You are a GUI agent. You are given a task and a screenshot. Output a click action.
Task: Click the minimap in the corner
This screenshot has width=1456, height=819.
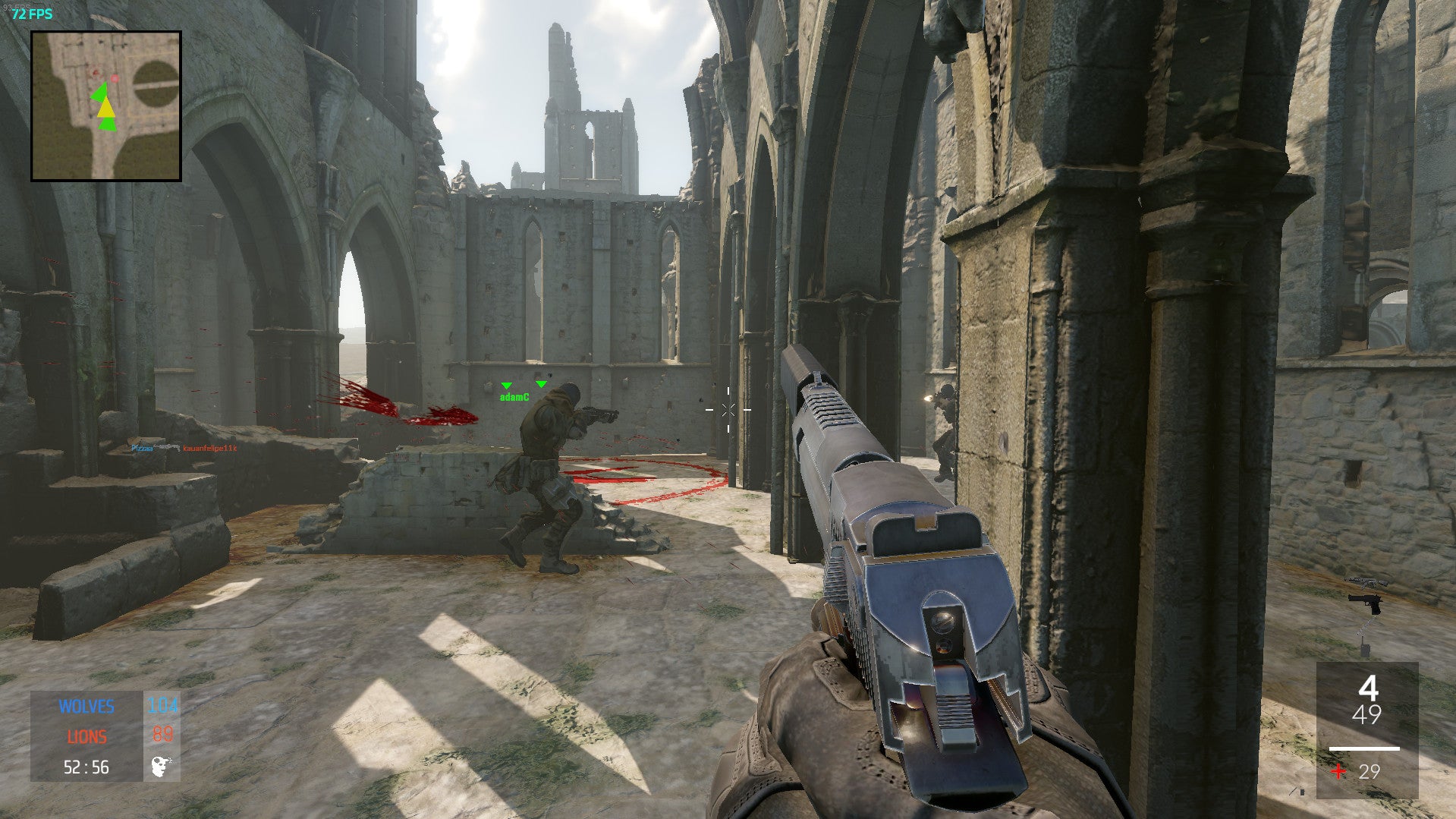click(x=106, y=106)
